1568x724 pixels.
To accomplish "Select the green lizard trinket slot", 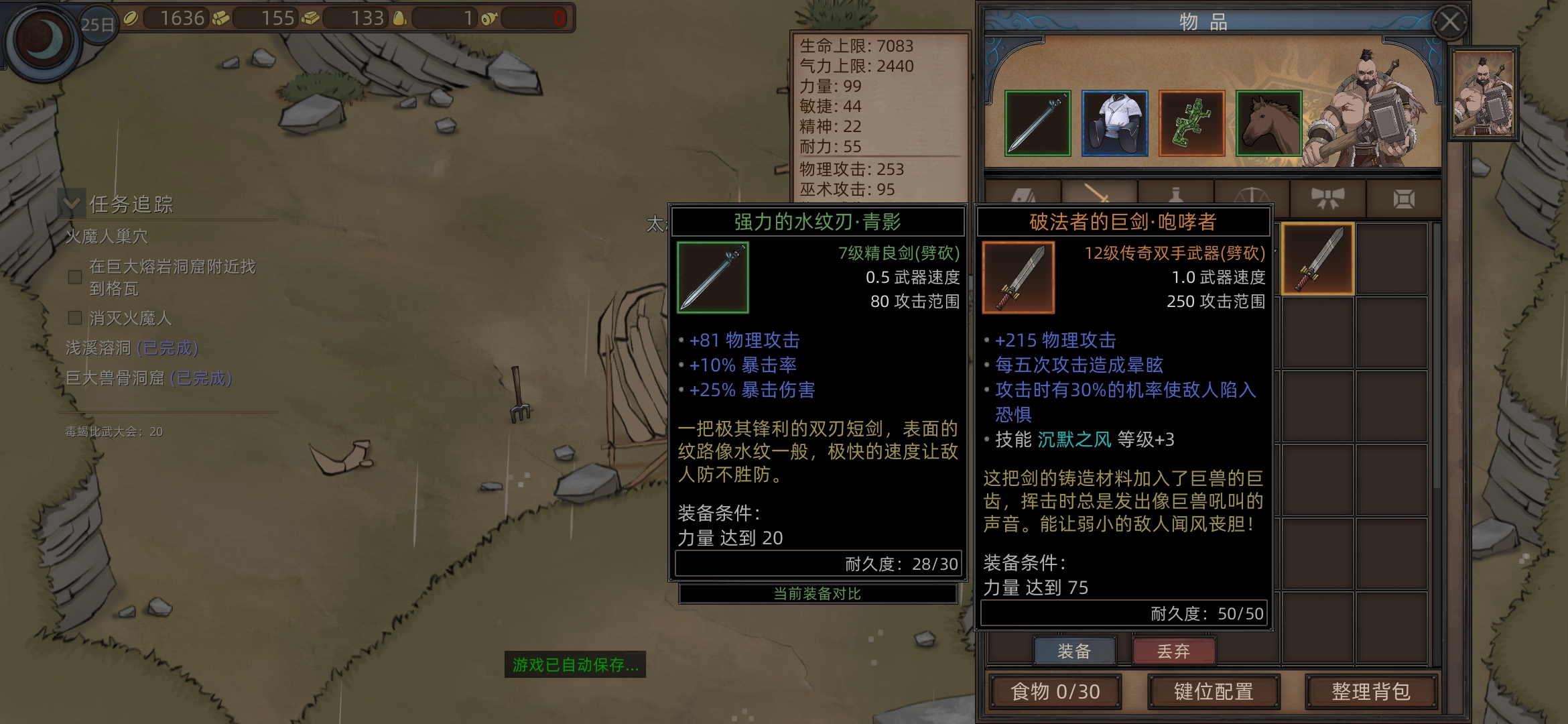I will 1191,123.
